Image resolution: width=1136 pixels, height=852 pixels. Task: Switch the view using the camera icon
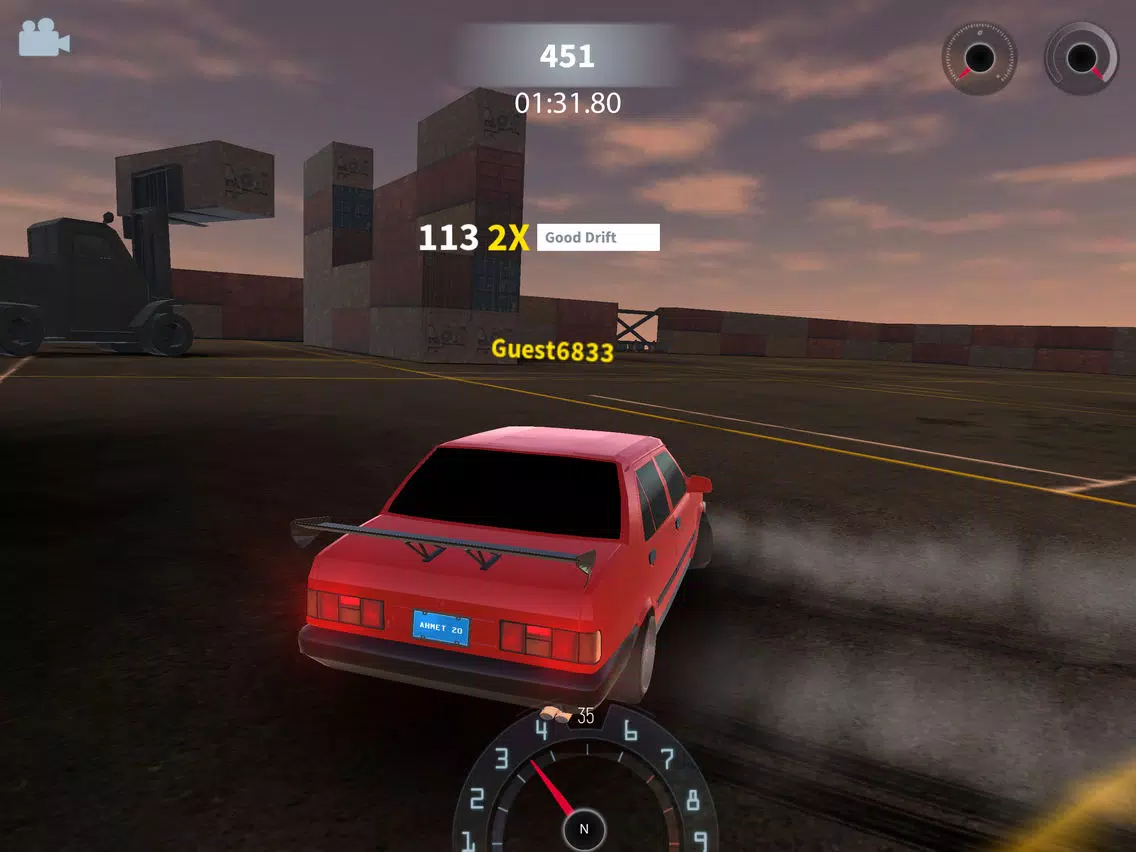click(43, 39)
